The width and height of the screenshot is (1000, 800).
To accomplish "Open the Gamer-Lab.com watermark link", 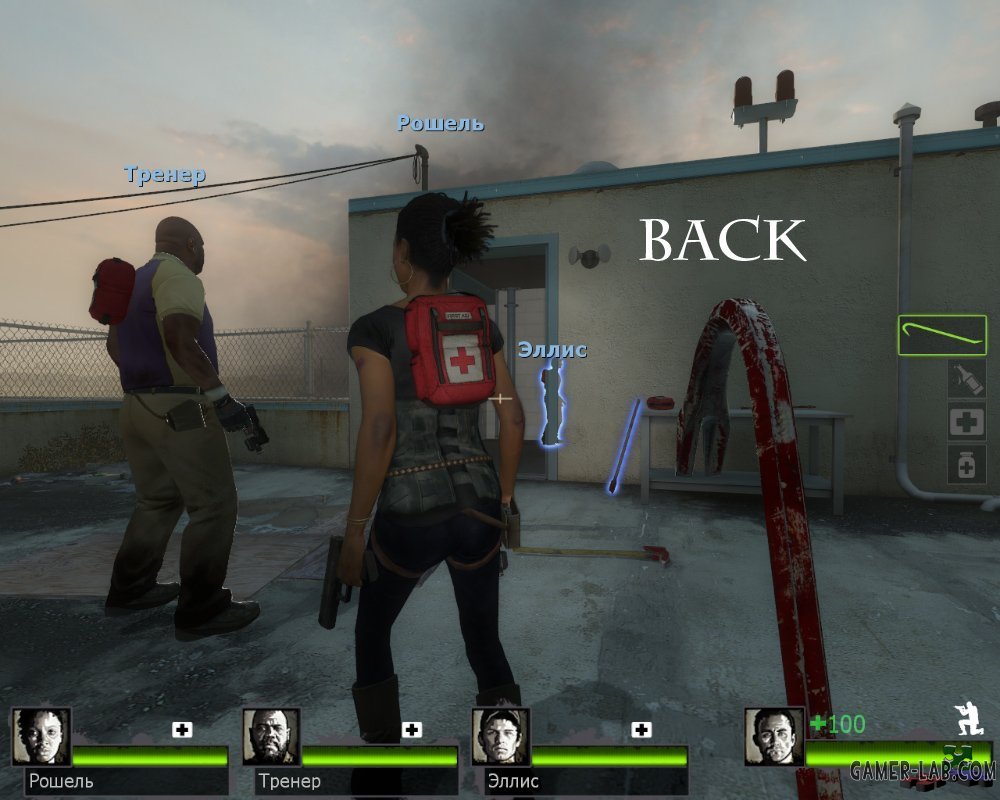I will pyautogui.click(x=922, y=770).
